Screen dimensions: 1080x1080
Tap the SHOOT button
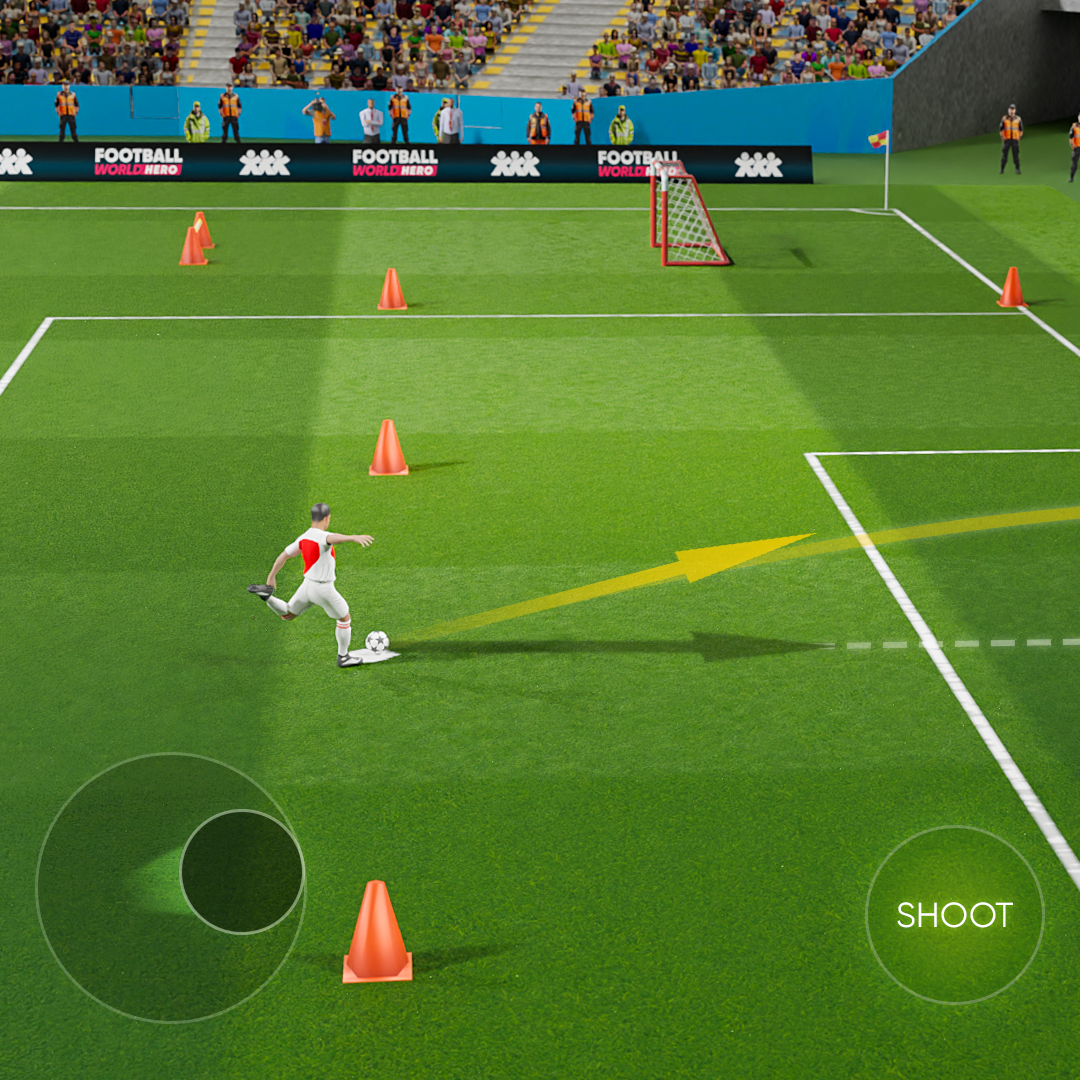(954, 914)
